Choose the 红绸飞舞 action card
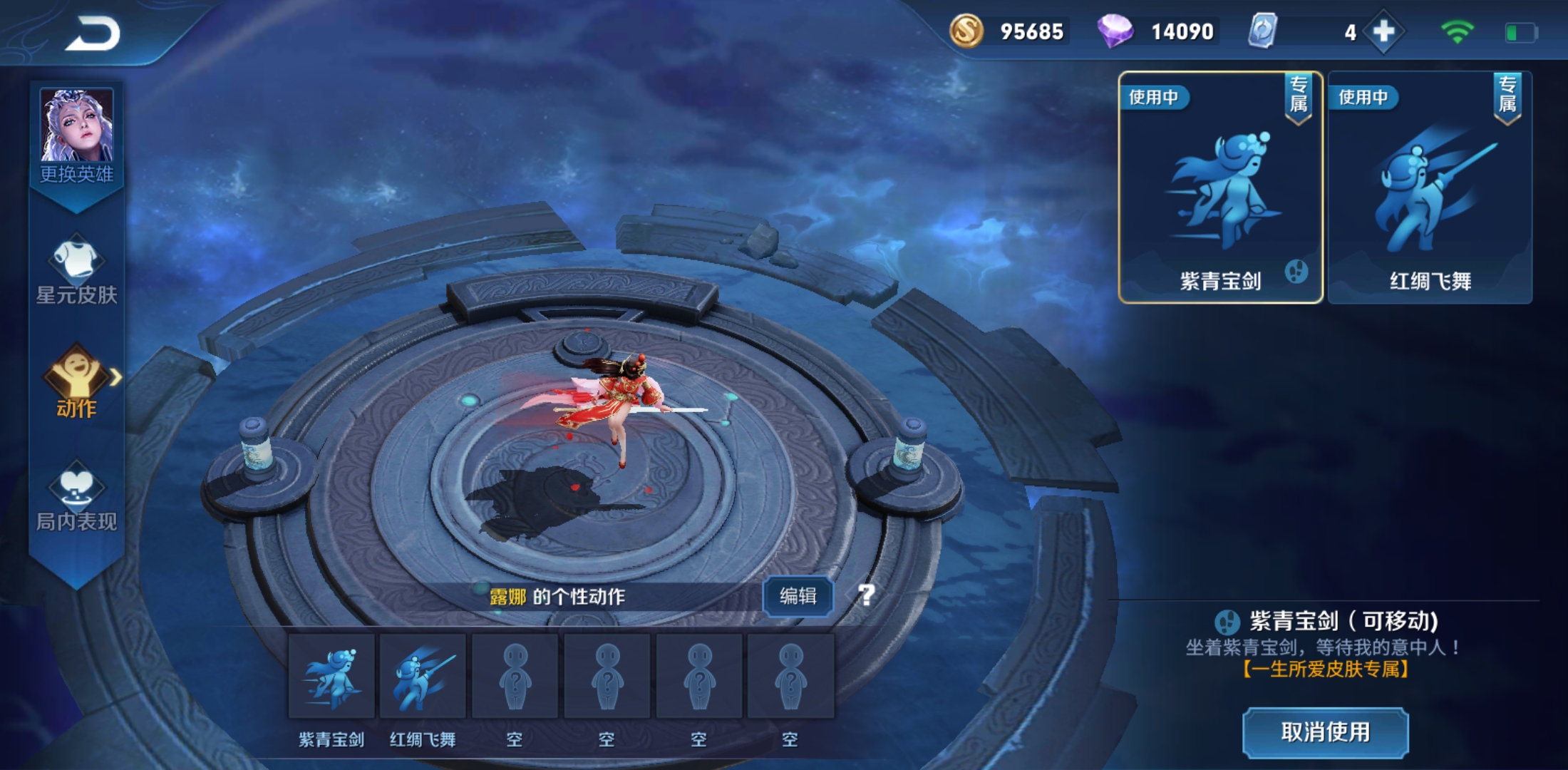Viewport: 1568px width, 770px height. pos(1430,188)
